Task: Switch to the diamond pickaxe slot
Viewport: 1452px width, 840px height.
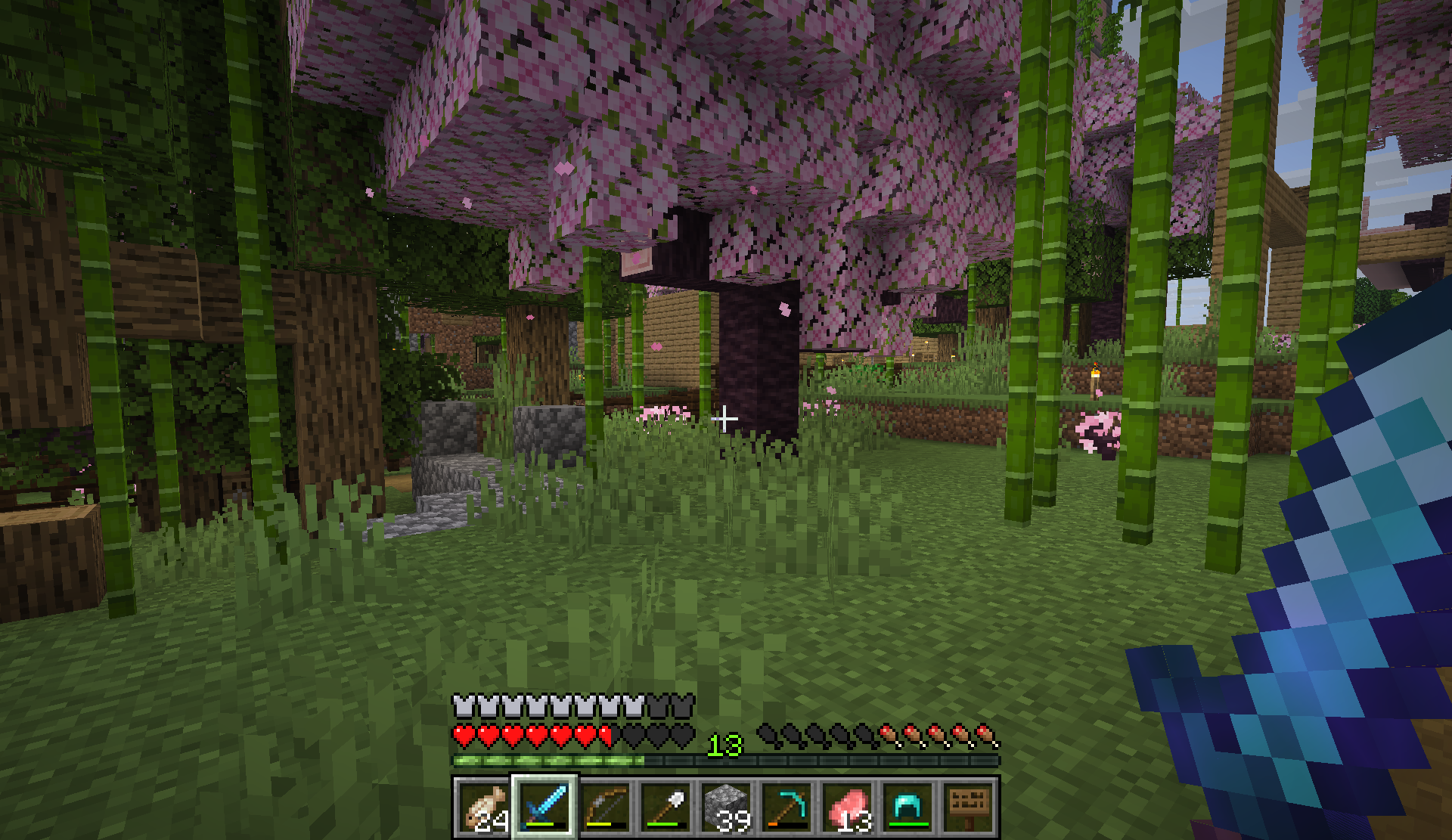Action: pyautogui.click(x=786, y=806)
